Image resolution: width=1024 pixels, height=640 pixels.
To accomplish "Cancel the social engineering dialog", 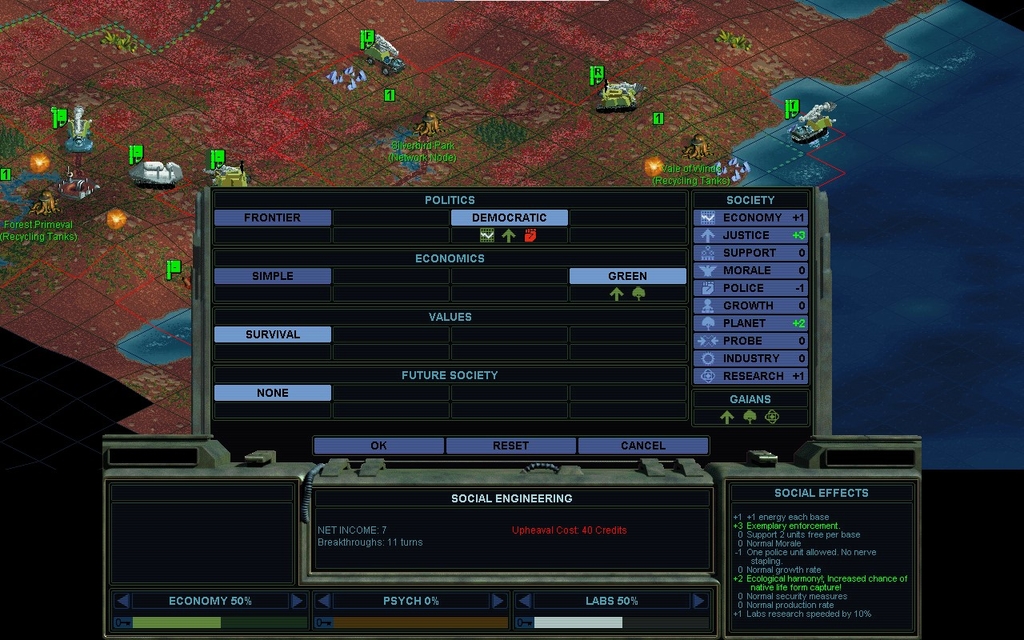I will click(642, 446).
